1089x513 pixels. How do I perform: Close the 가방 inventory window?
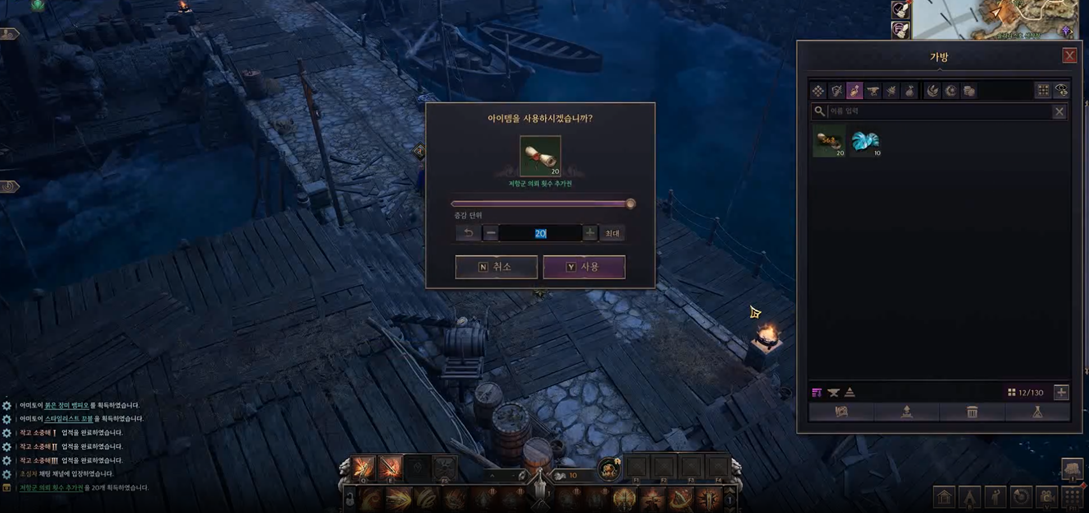[1069, 56]
